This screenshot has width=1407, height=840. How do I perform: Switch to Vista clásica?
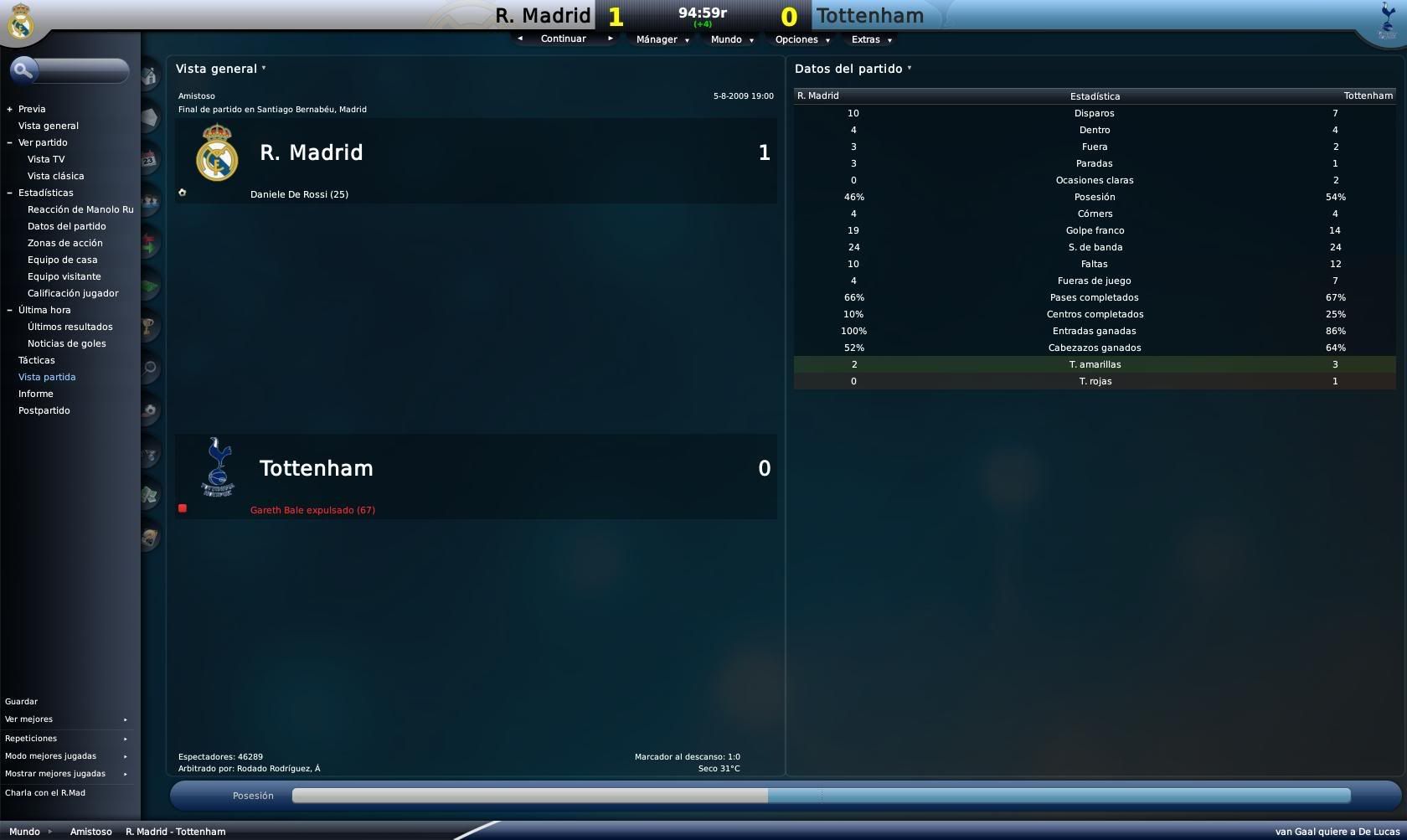tap(55, 176)
